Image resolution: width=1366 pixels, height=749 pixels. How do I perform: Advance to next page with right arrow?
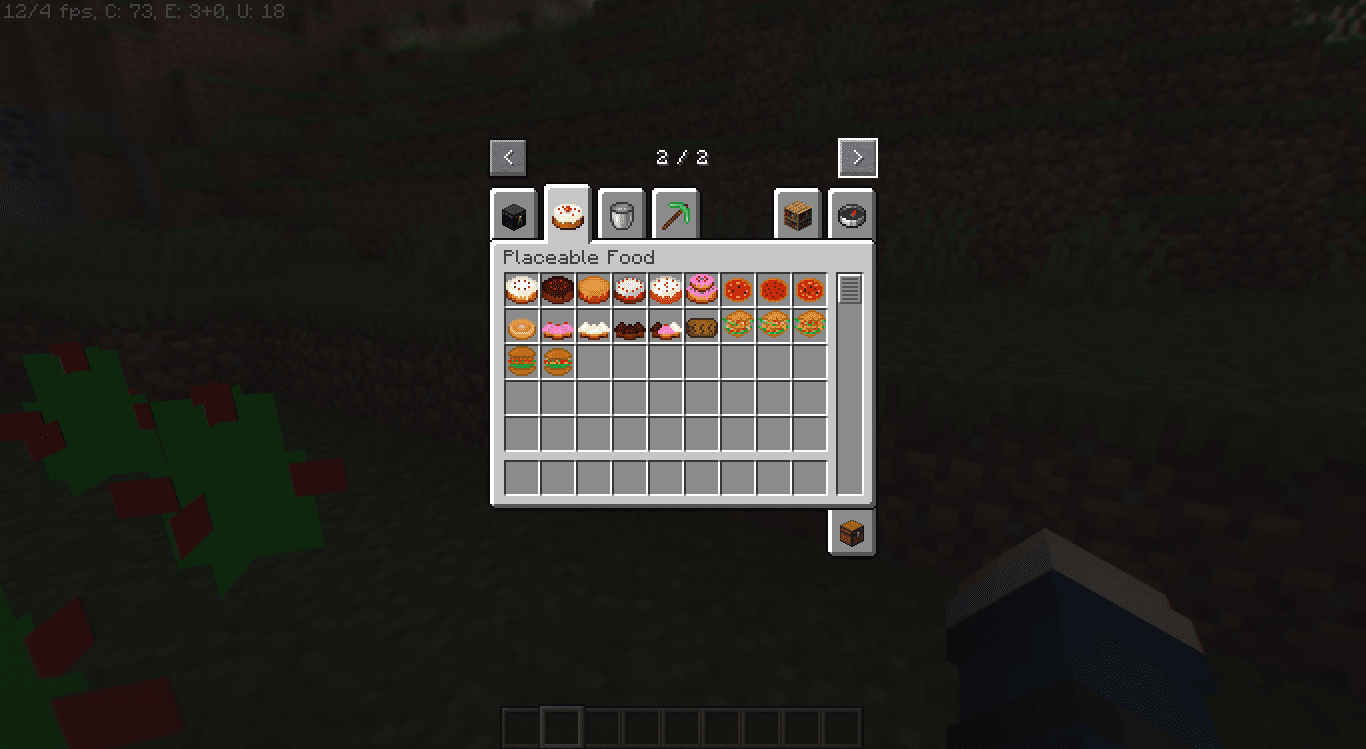pyautogui.click(x=857, y=157)
